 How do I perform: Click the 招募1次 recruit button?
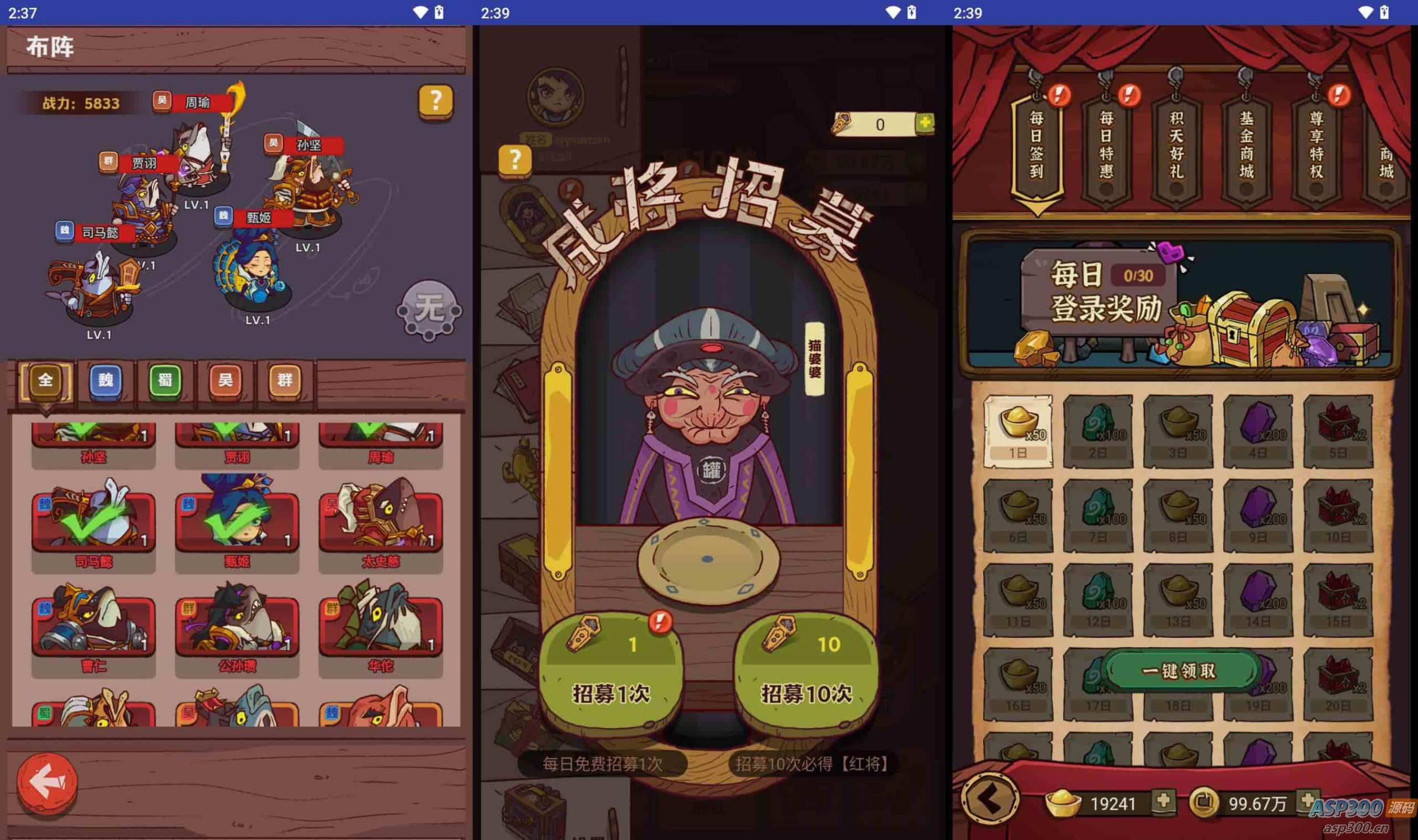(611, 673)
